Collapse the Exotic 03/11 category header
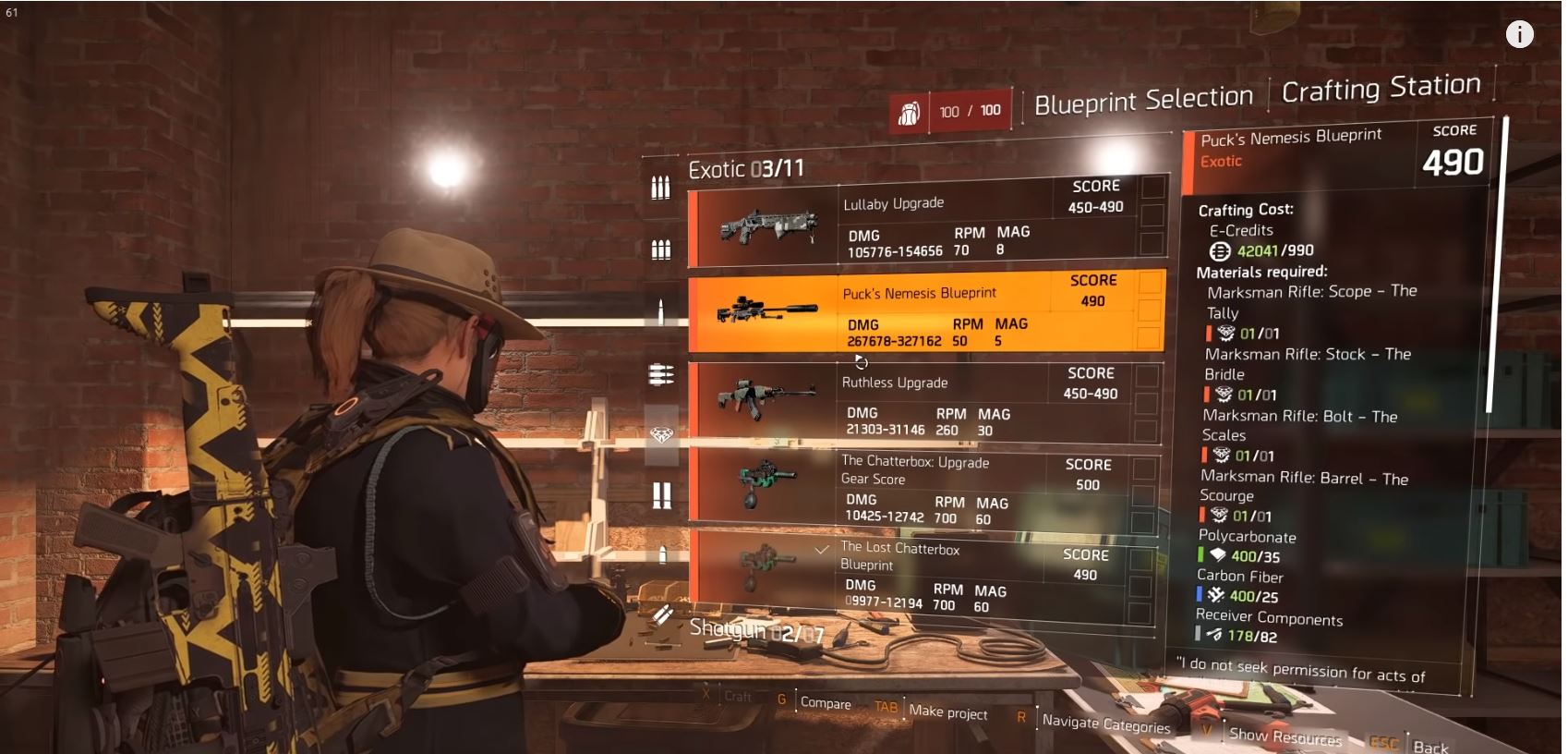 (746, 169)
